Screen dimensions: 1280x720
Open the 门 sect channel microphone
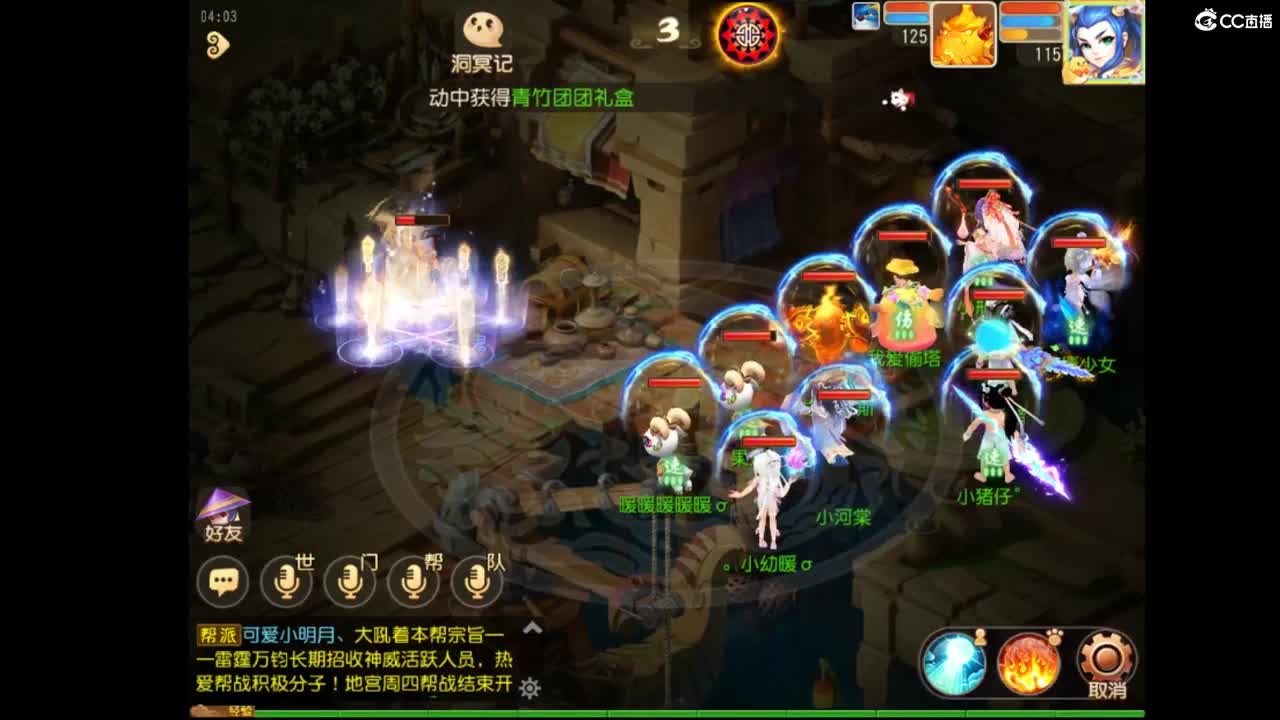[x=348, y=580]
